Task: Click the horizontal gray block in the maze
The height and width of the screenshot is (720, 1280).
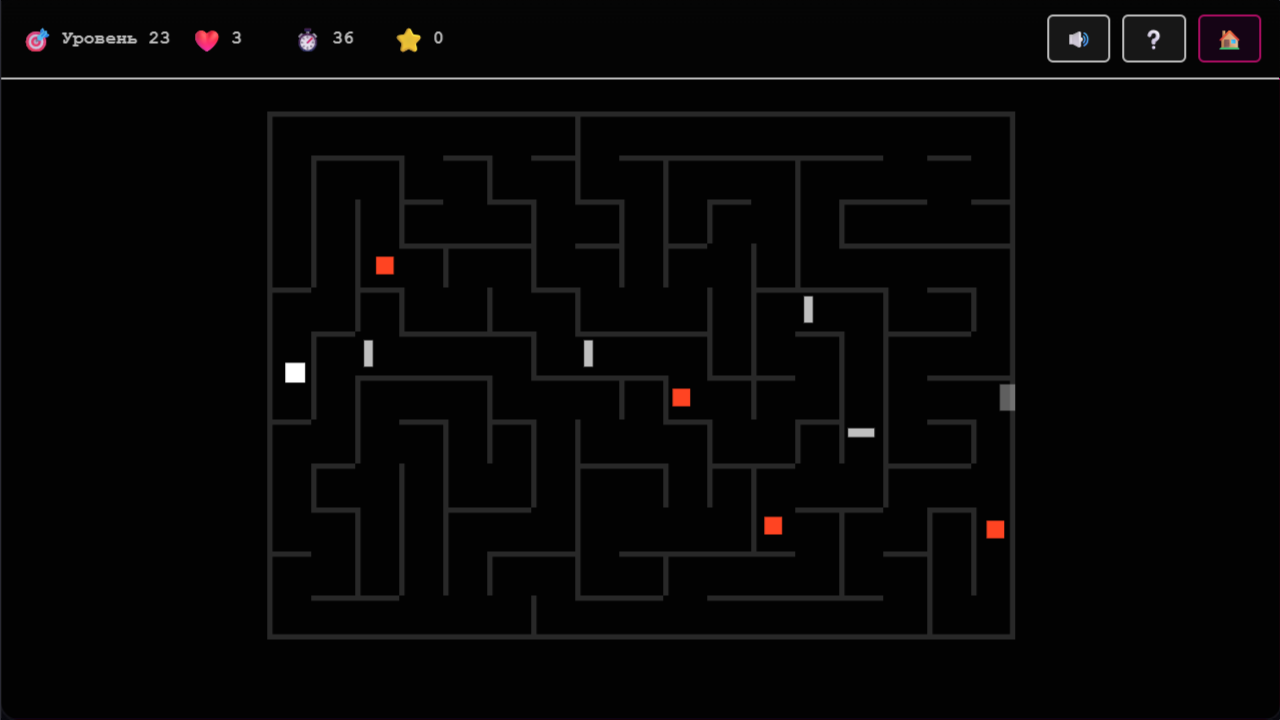Action: [x=861, y=432]
